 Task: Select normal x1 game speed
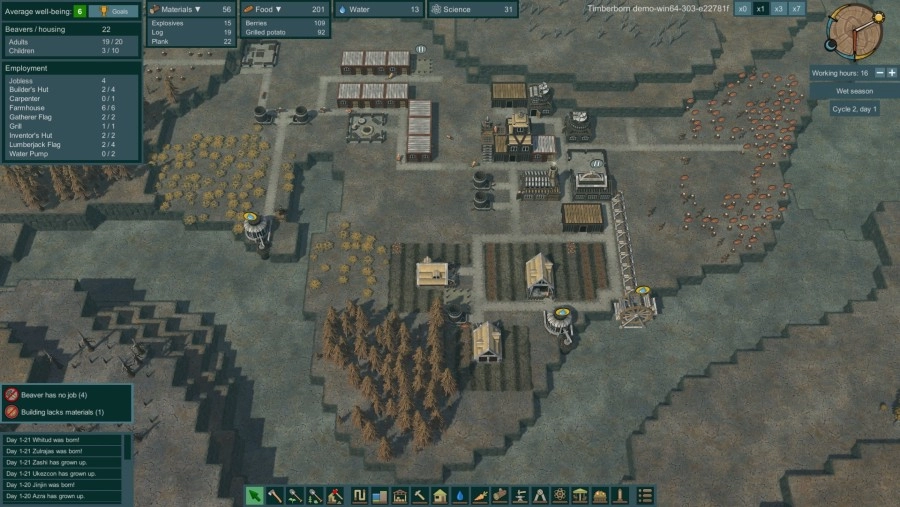[761, 9]
